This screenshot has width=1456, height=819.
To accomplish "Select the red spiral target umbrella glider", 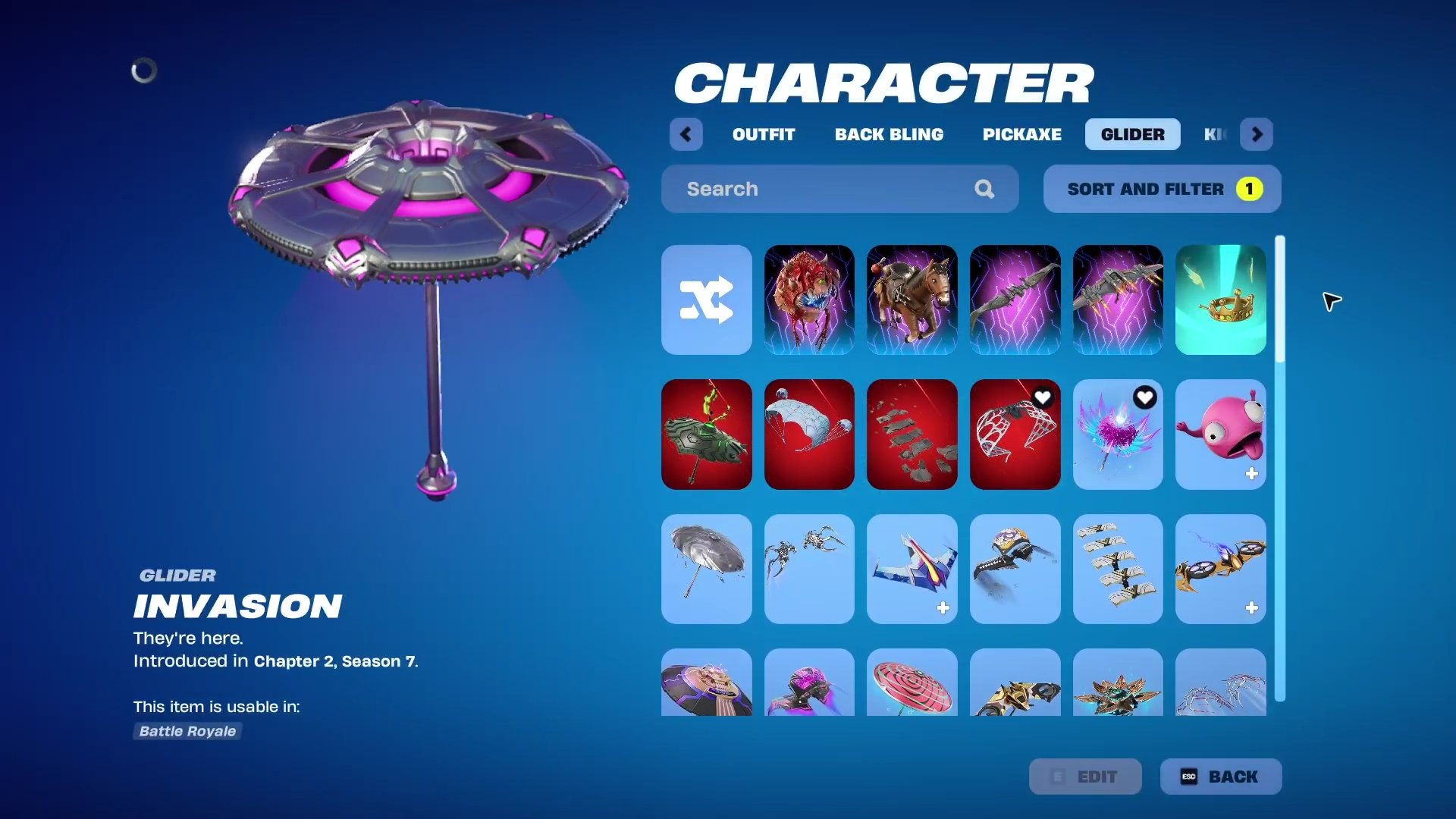I will pos(912,686).
